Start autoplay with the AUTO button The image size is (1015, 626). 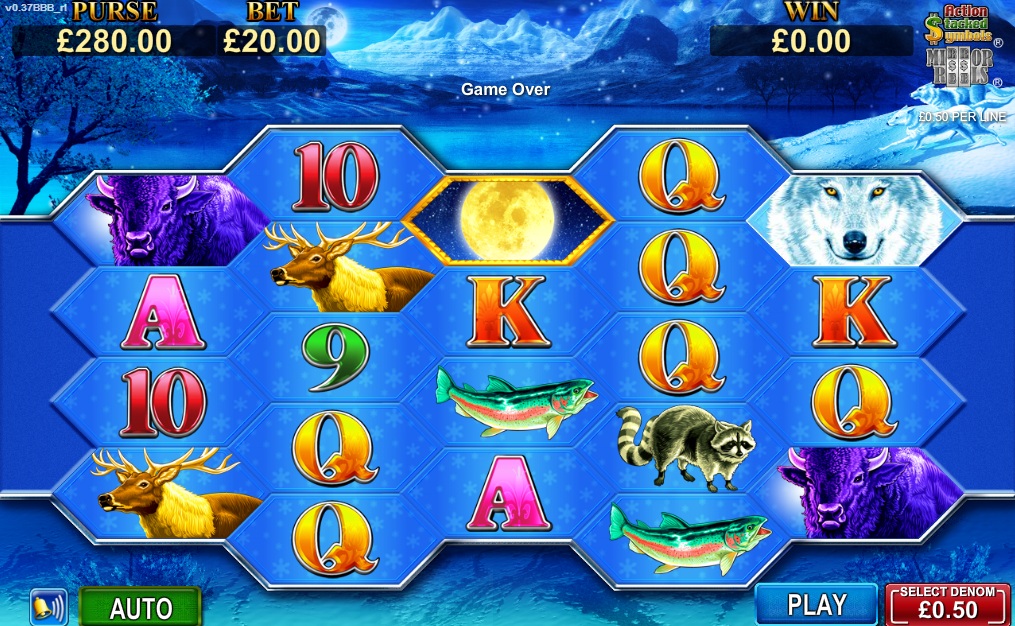[x=140, y=607]
